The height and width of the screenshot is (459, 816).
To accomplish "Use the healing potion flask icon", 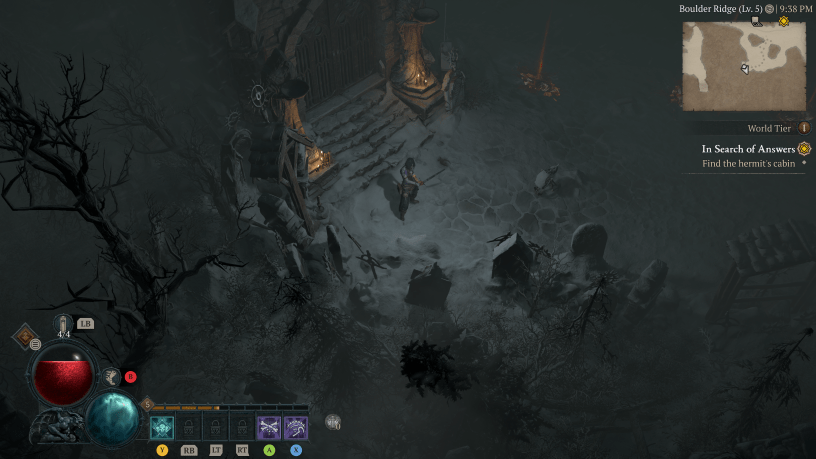I will coord(64,323).
